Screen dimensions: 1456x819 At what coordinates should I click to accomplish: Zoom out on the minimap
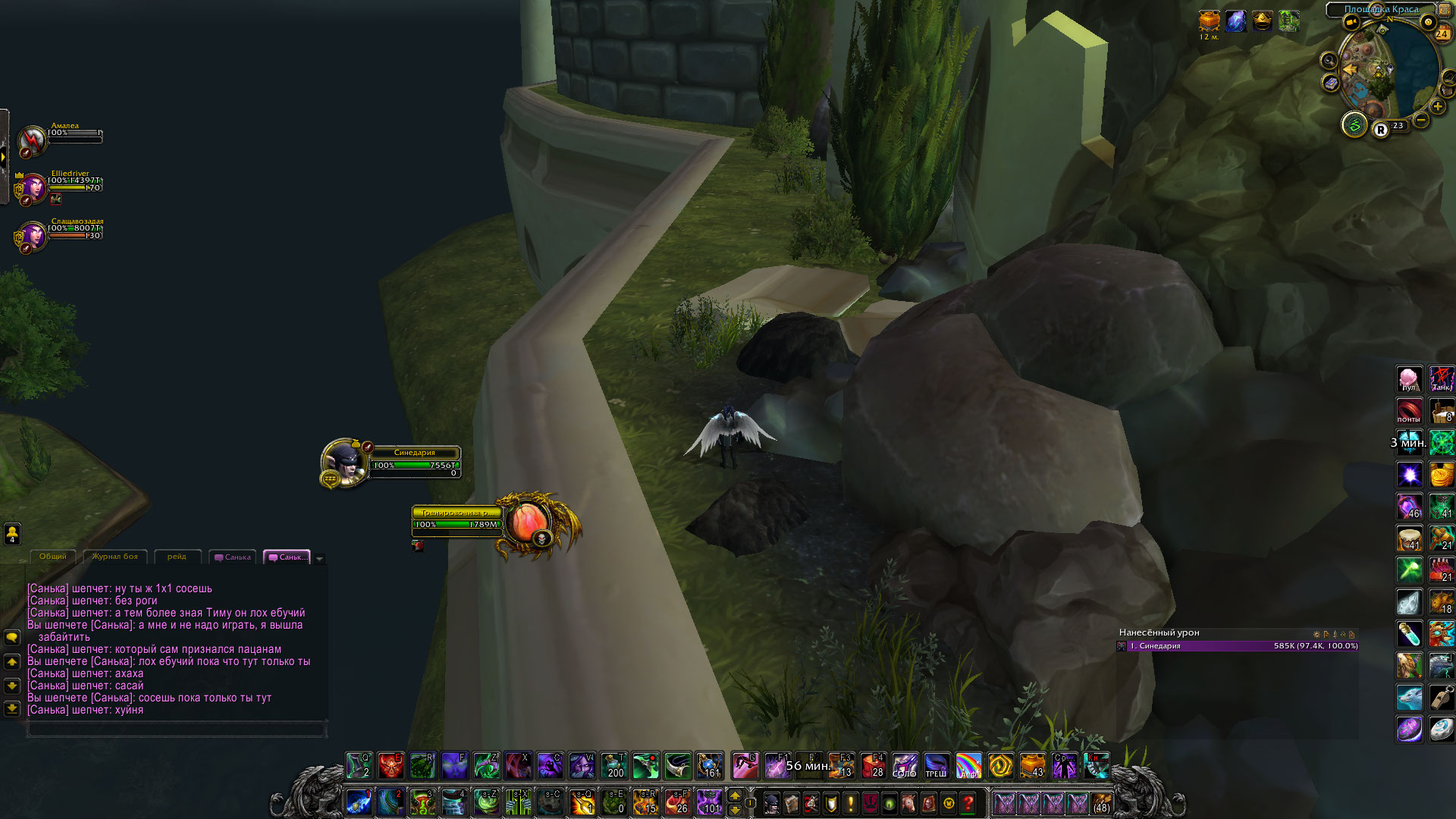tap(1422, 120)
